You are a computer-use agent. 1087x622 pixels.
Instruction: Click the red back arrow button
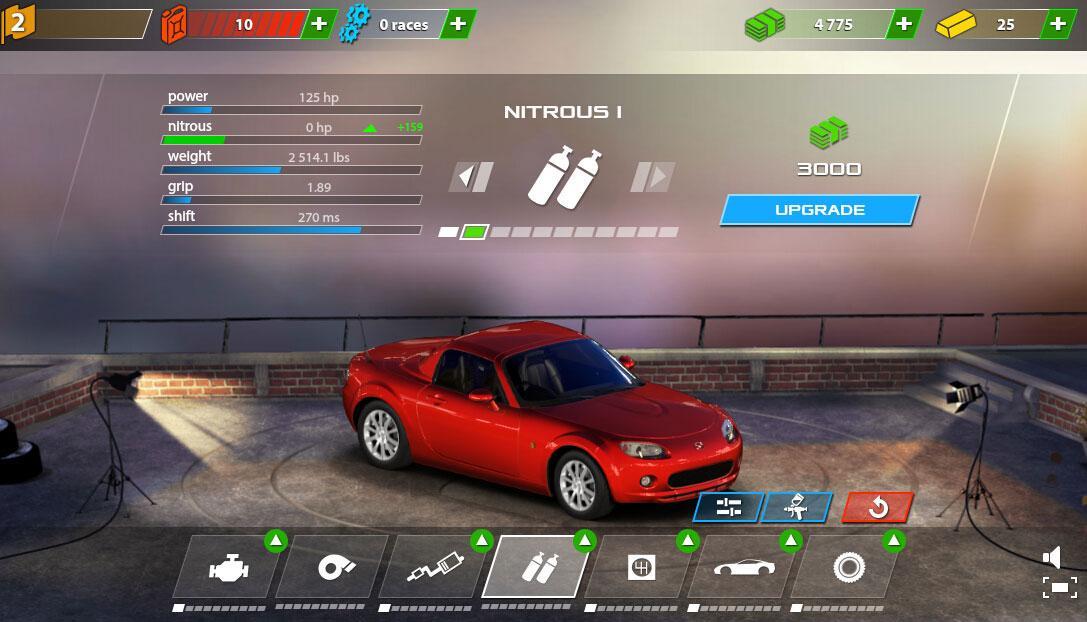pyautogui.click(x=877, y=507)
